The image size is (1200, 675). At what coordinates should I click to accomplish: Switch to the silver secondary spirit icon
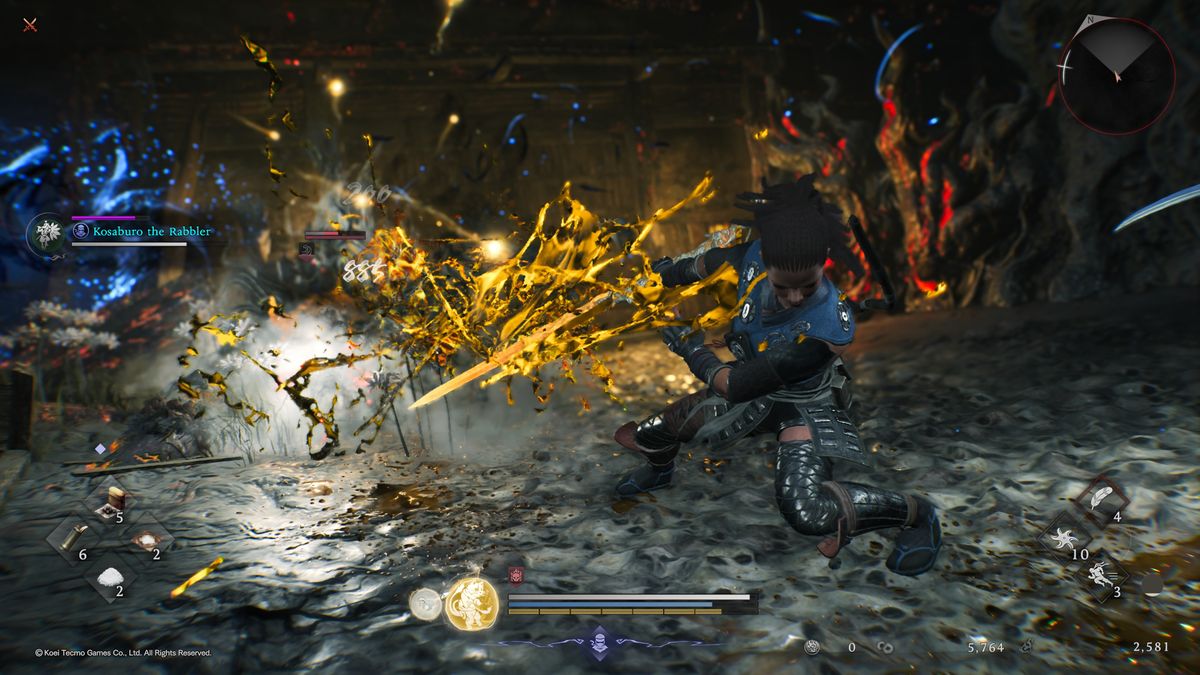click(x=425, y=603)
